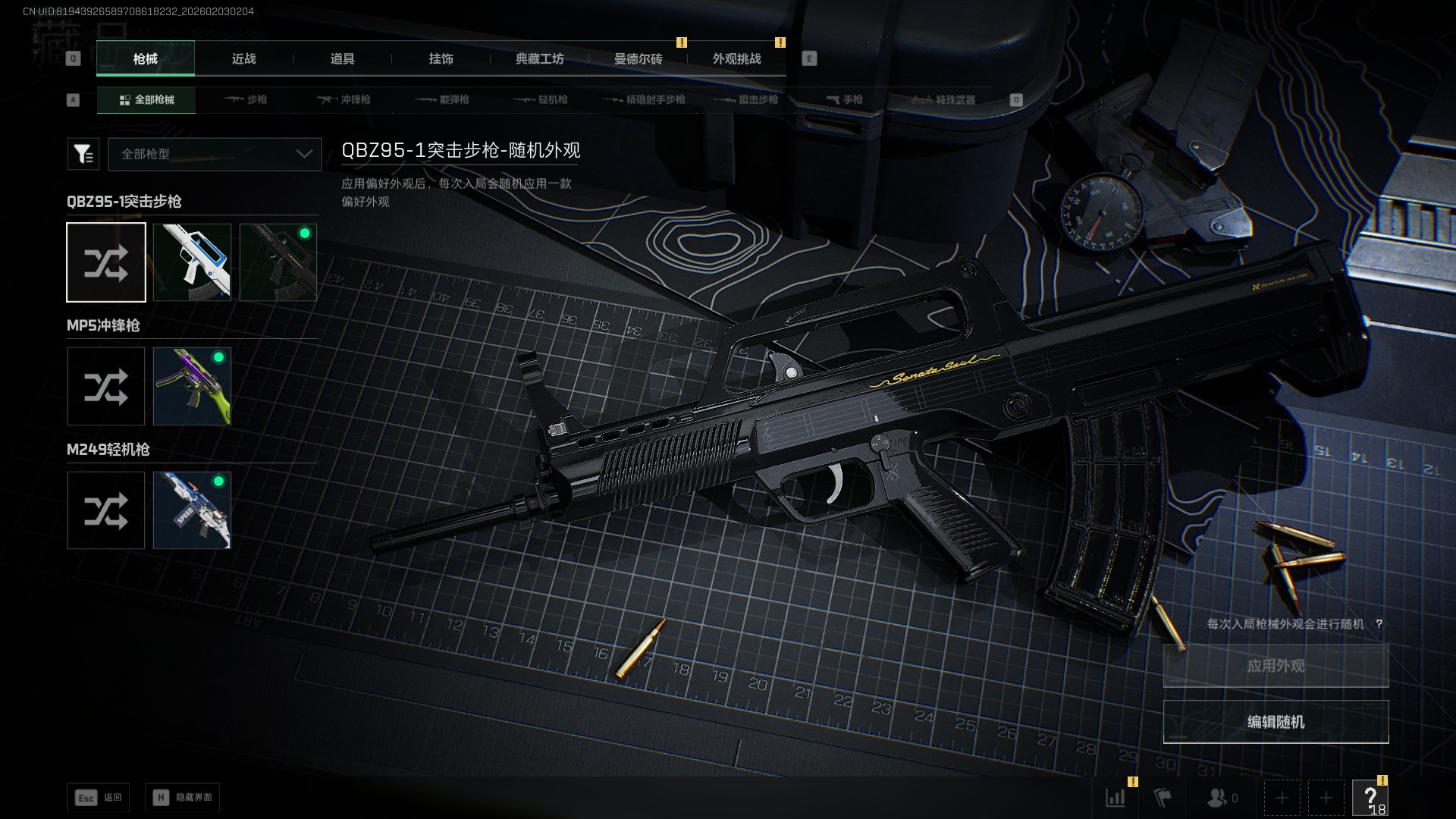Apply the skin with 应用外观
This screenshot has width=1456, height=819.
1276,666
